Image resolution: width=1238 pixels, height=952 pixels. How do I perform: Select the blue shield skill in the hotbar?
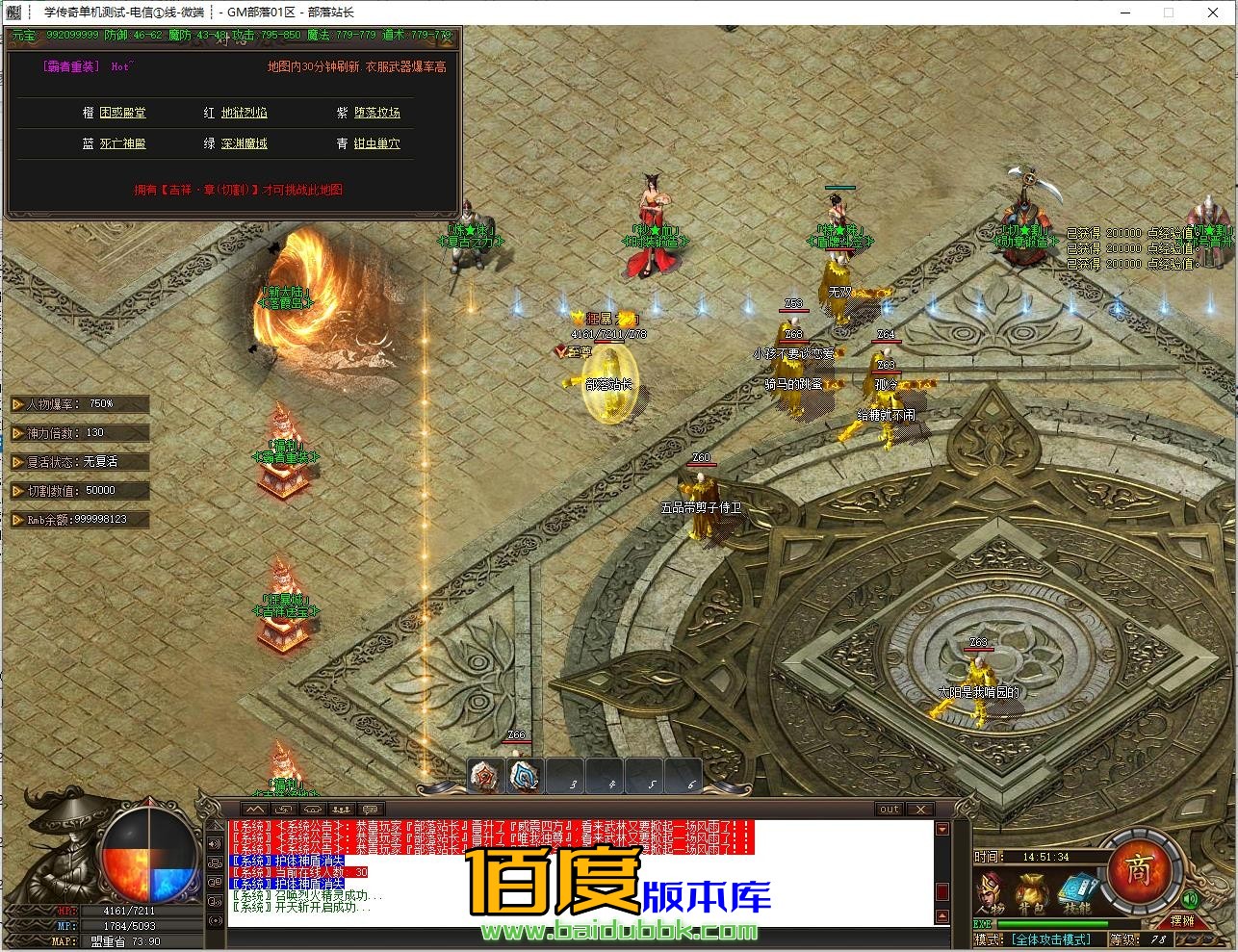(x=525, y=776)
